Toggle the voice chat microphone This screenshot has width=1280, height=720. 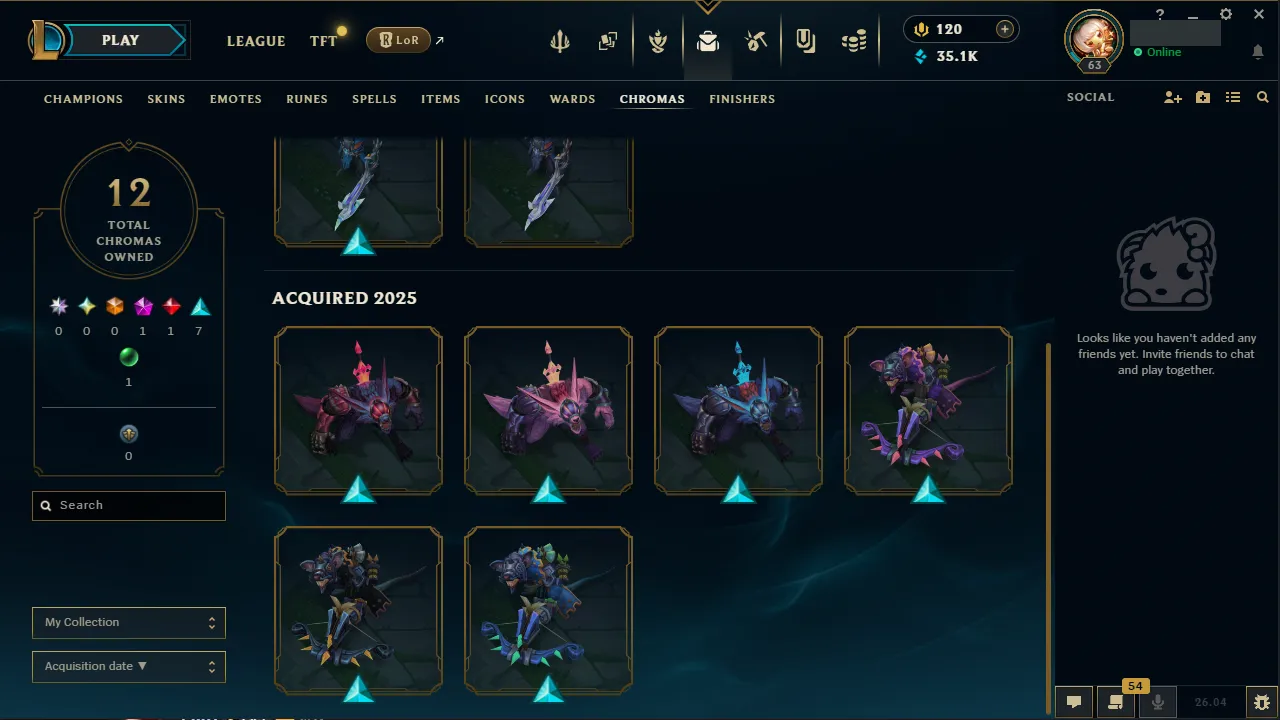click(1157, 701)
